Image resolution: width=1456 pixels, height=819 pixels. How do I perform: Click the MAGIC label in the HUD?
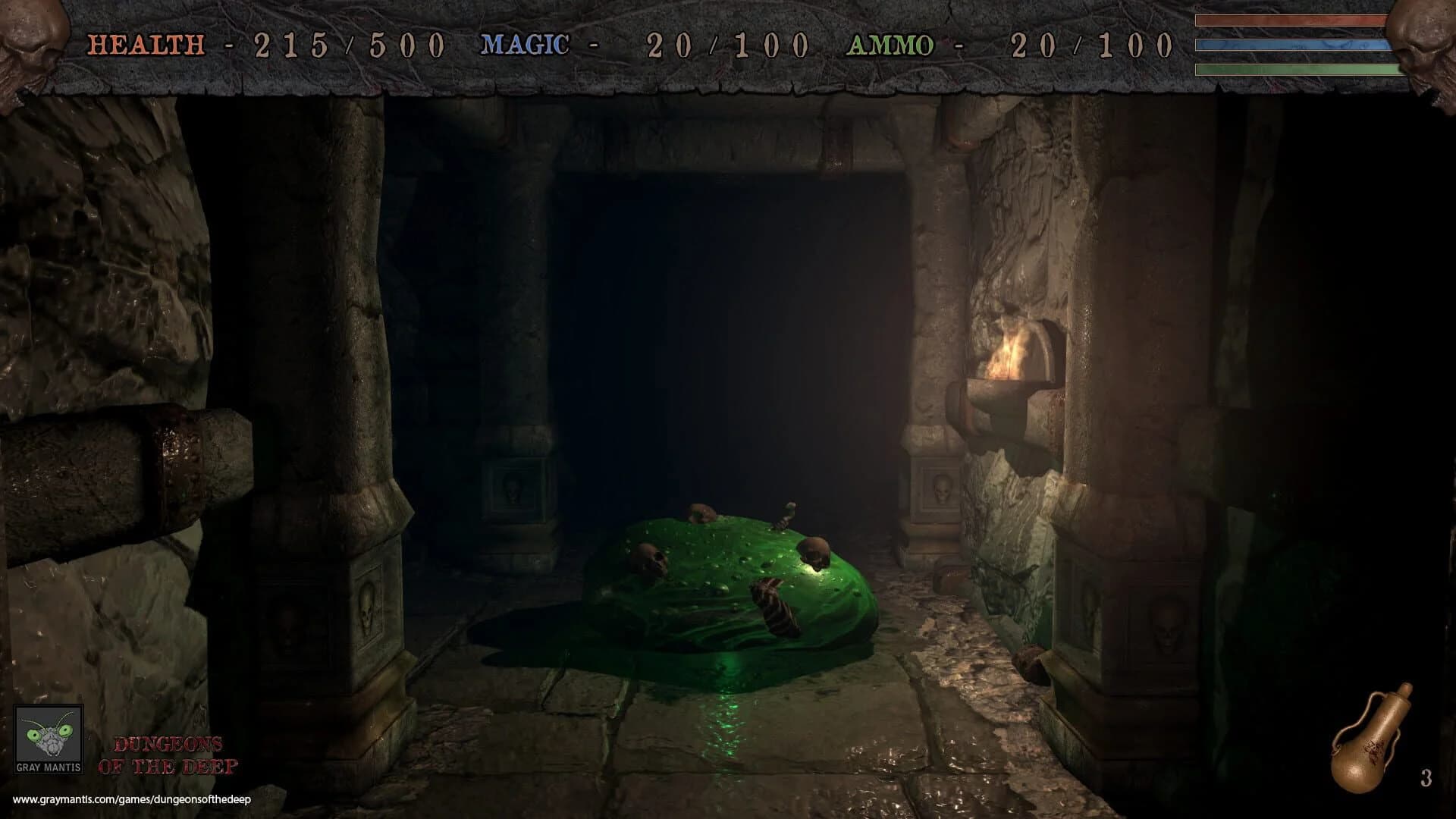[x=525, y=44]
